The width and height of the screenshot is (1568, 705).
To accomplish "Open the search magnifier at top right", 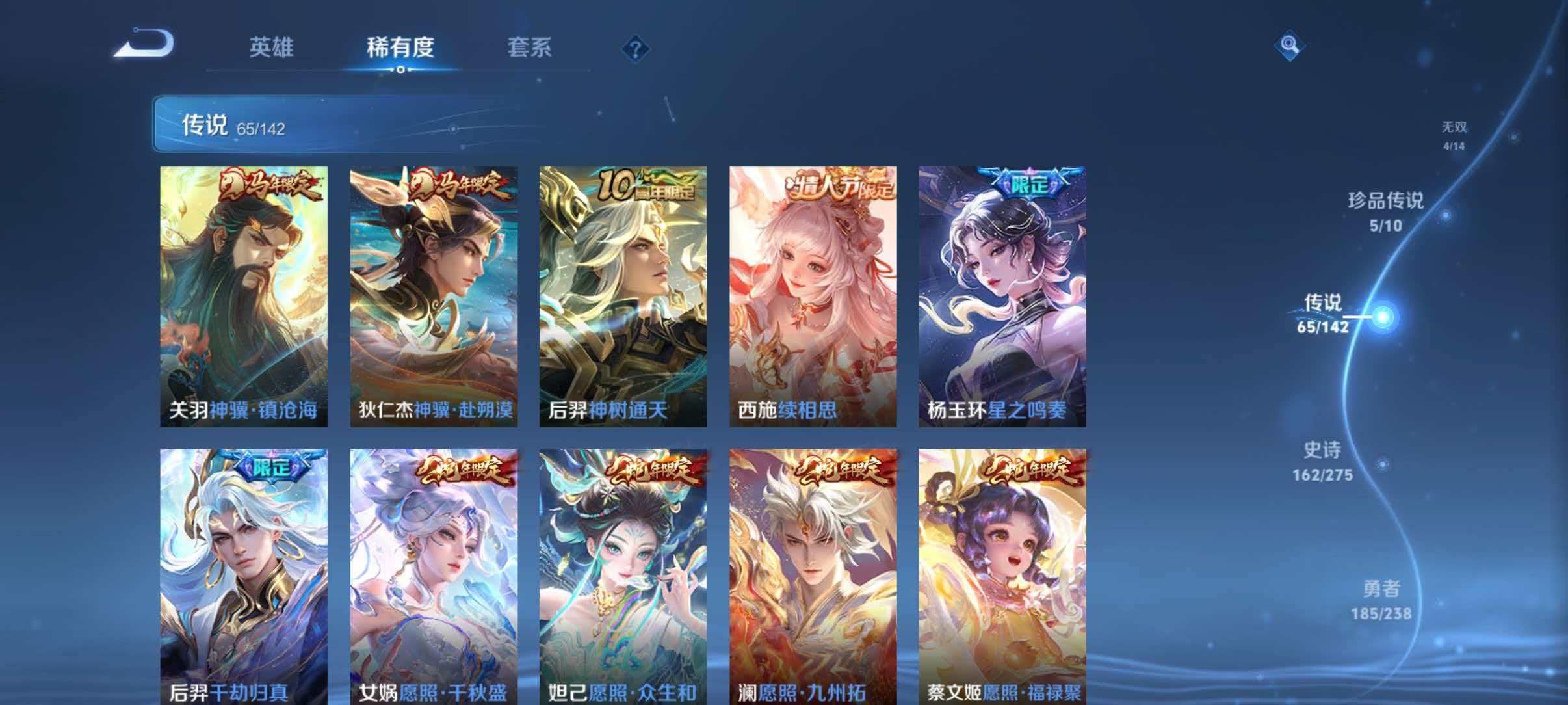I will [x=1290, y=46].
